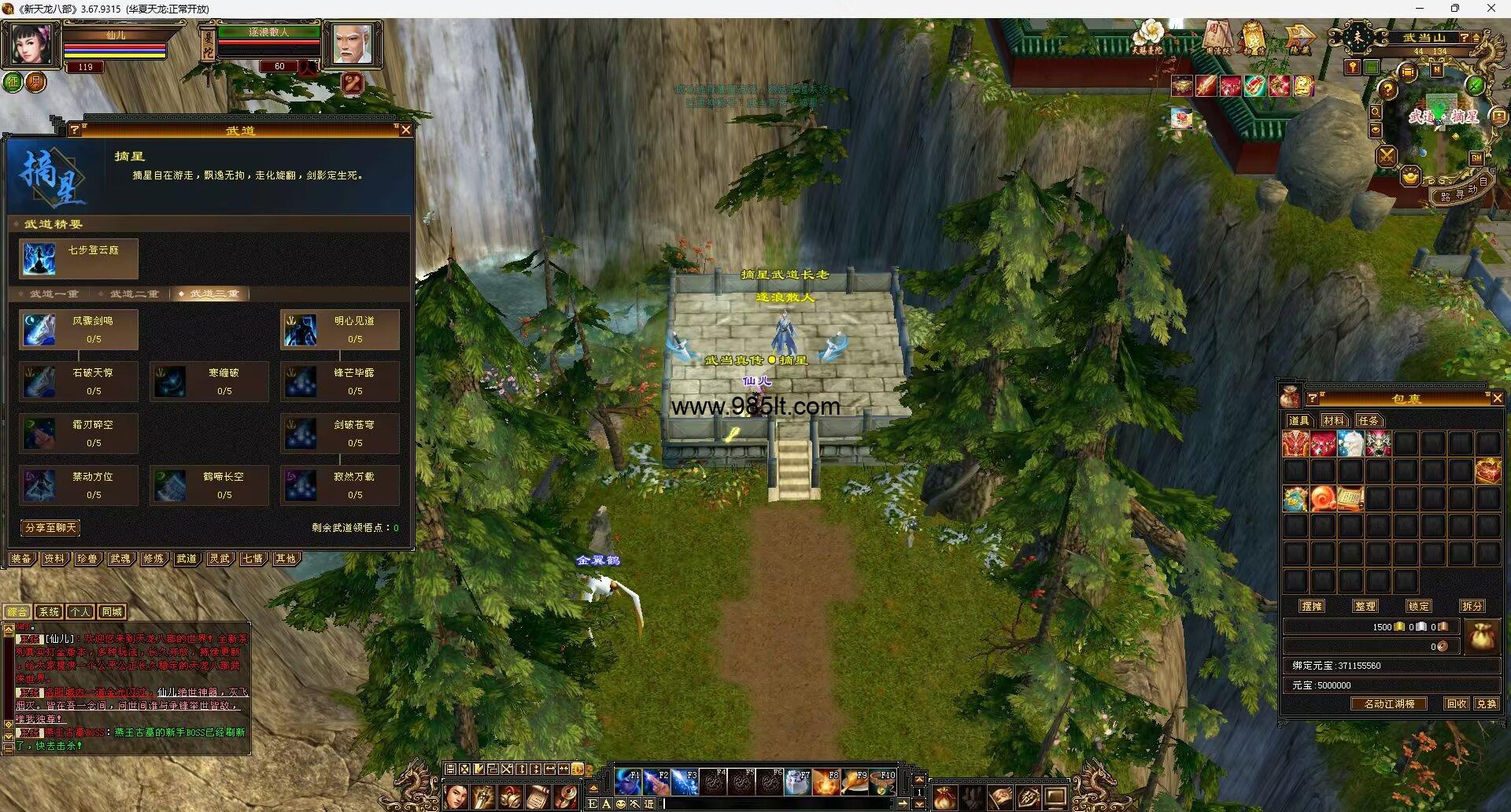Switch chat to the 系统 channel

click(49, 612)
